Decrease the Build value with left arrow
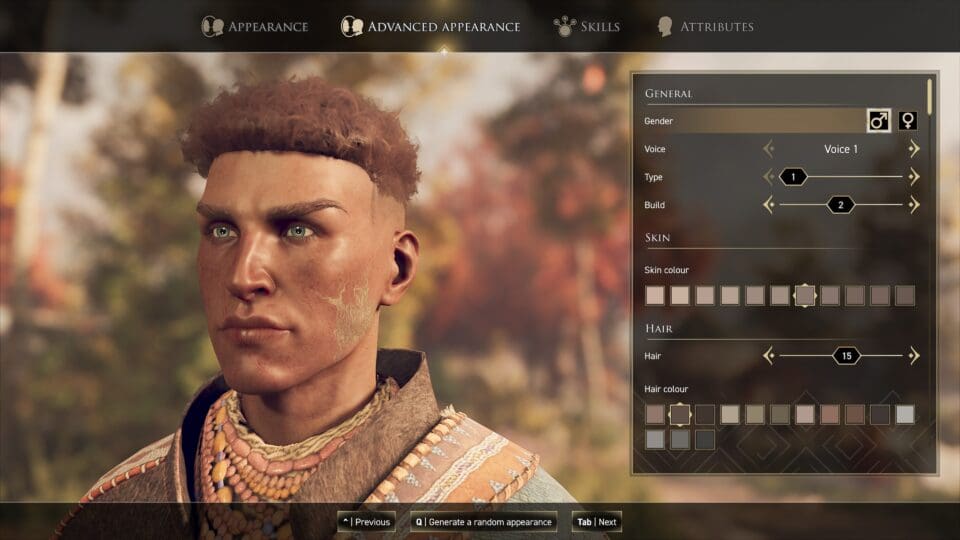This screenshot has height=540, width=960. [x=768, y=205]
